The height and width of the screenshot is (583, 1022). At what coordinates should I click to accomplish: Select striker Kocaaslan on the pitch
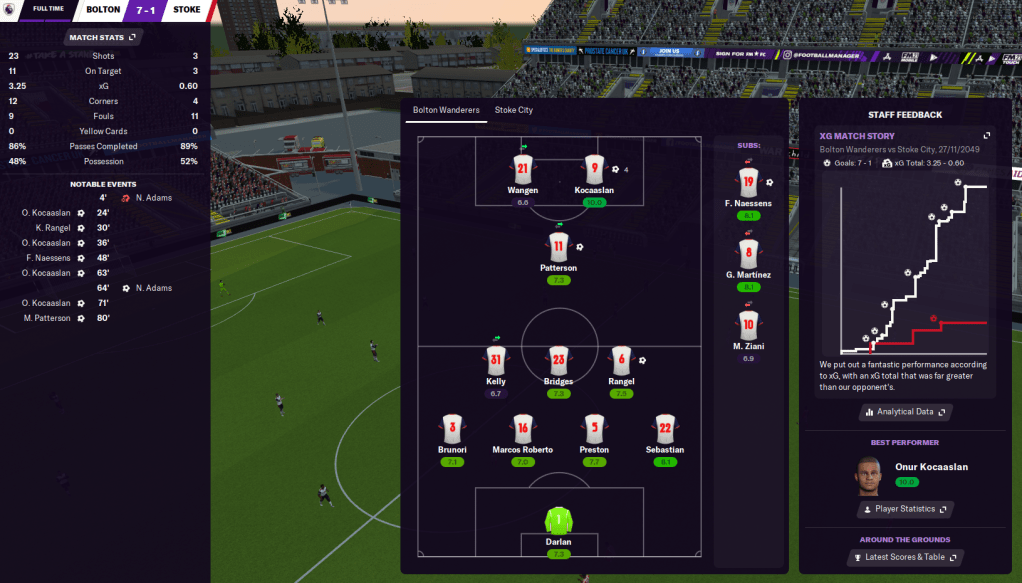click(594, 169)
